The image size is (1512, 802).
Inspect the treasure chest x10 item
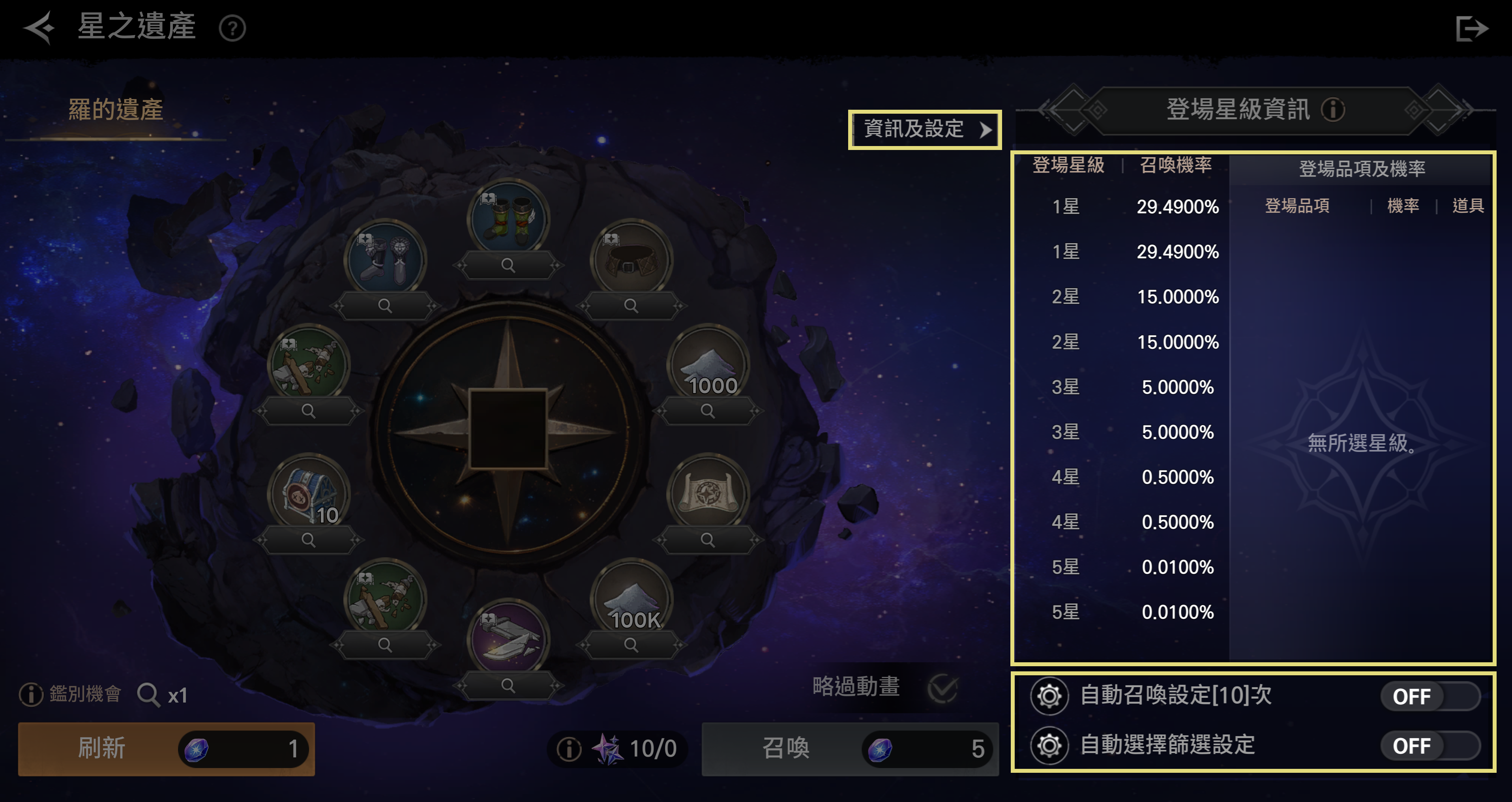click(x=308, y=540)
